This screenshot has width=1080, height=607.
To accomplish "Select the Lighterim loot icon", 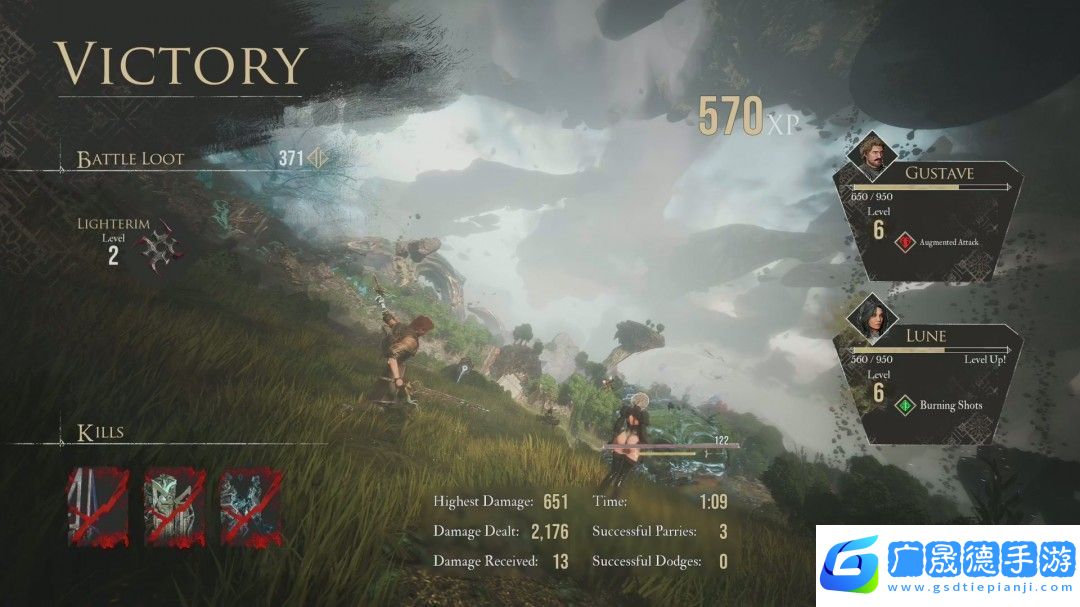I will click(x=158, y=247).
